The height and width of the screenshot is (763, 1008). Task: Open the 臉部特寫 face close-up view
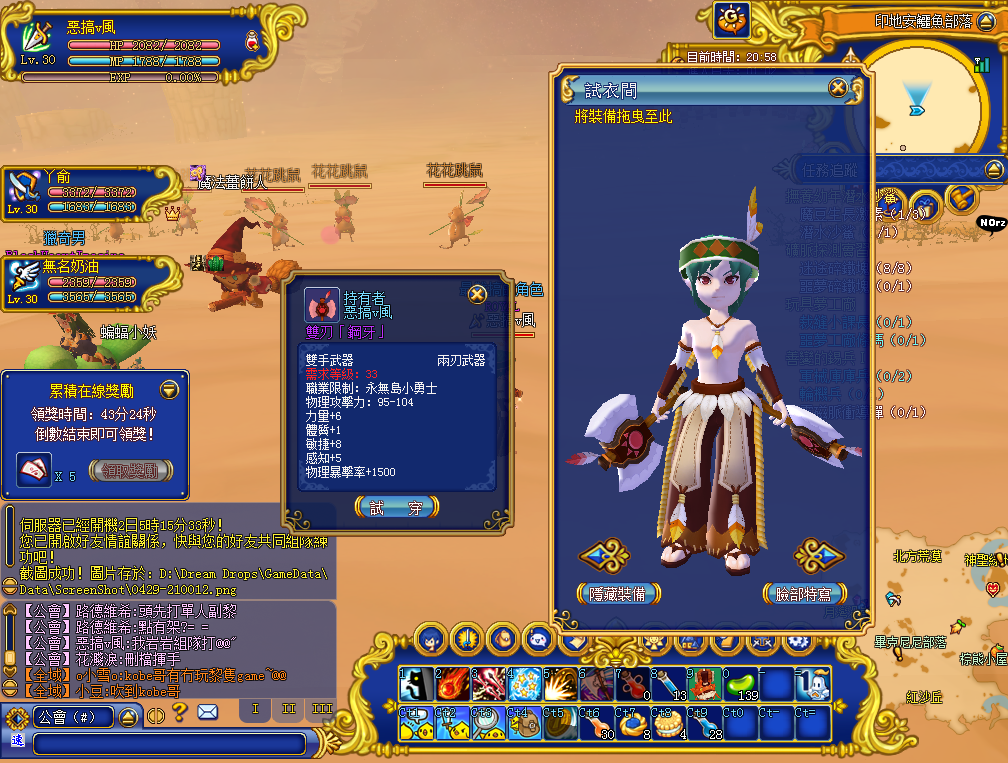tap(804, 593)
